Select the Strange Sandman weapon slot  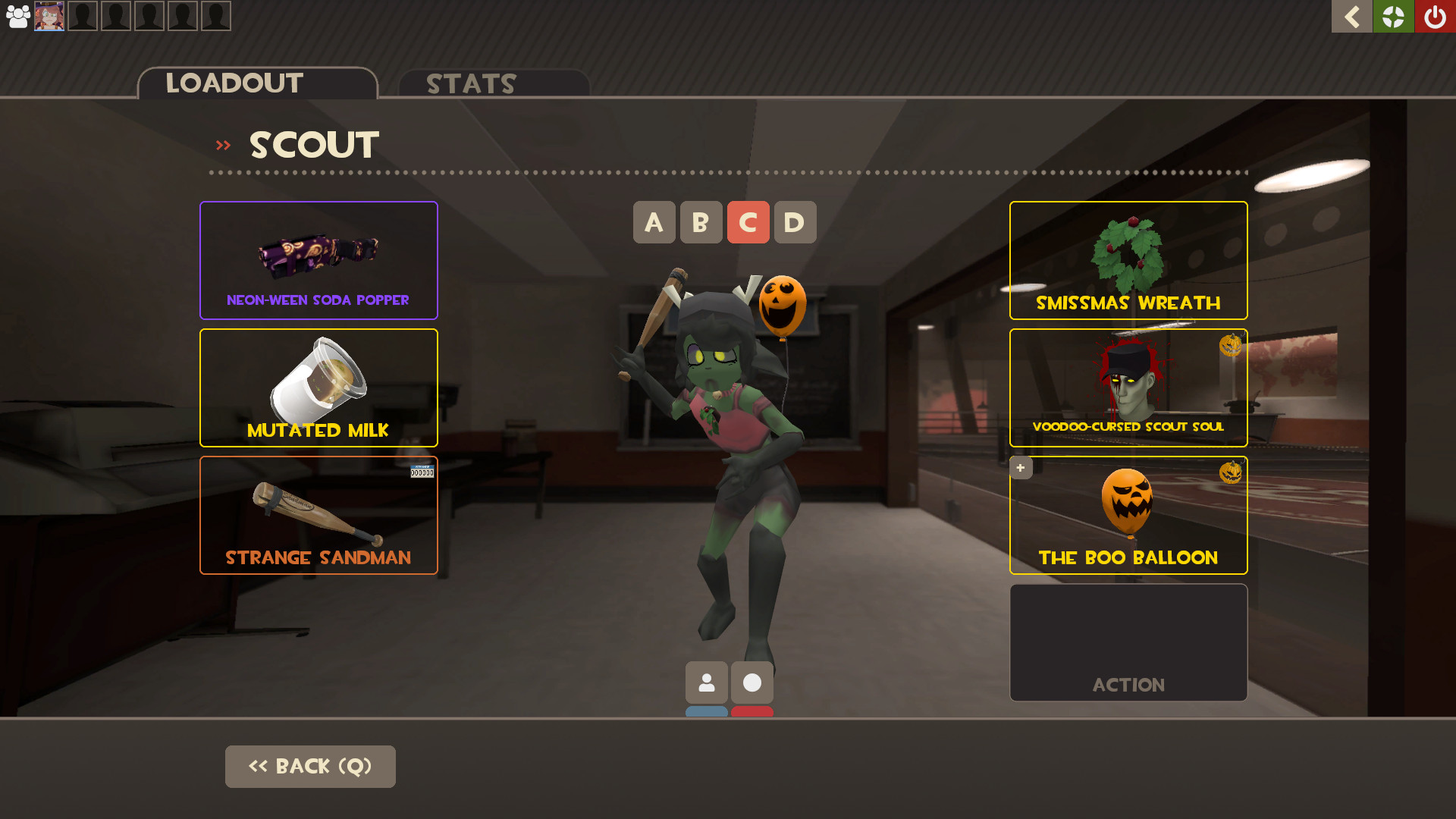coord(318,516)
